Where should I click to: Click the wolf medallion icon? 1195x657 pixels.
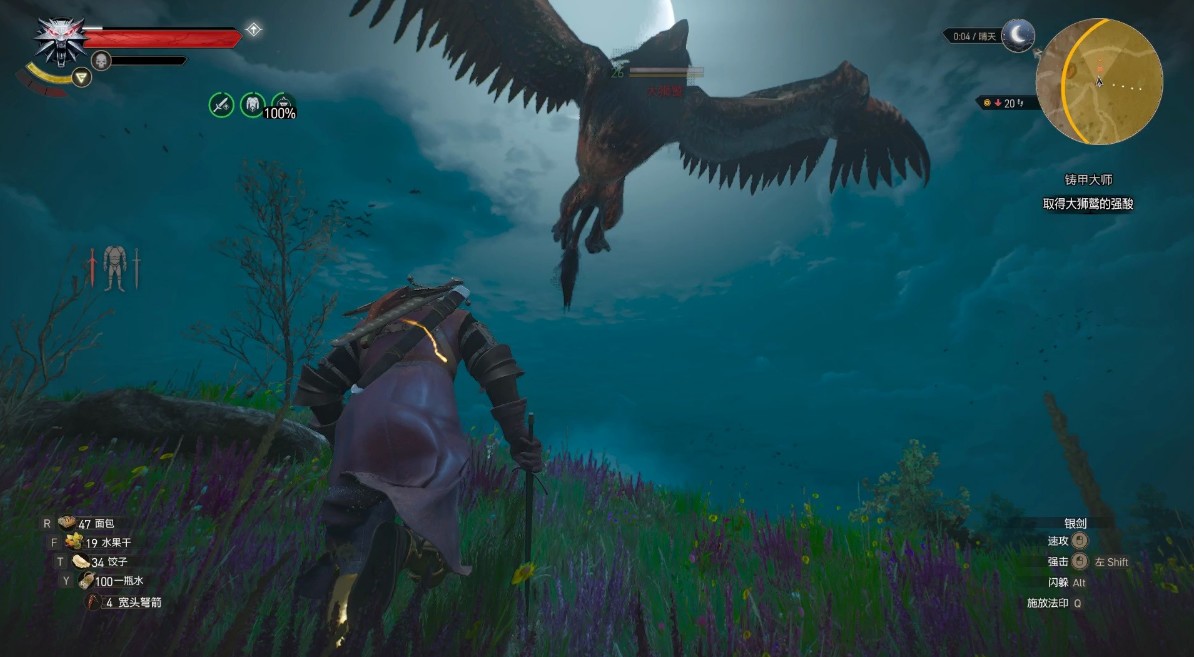click(x=59, y=40)
